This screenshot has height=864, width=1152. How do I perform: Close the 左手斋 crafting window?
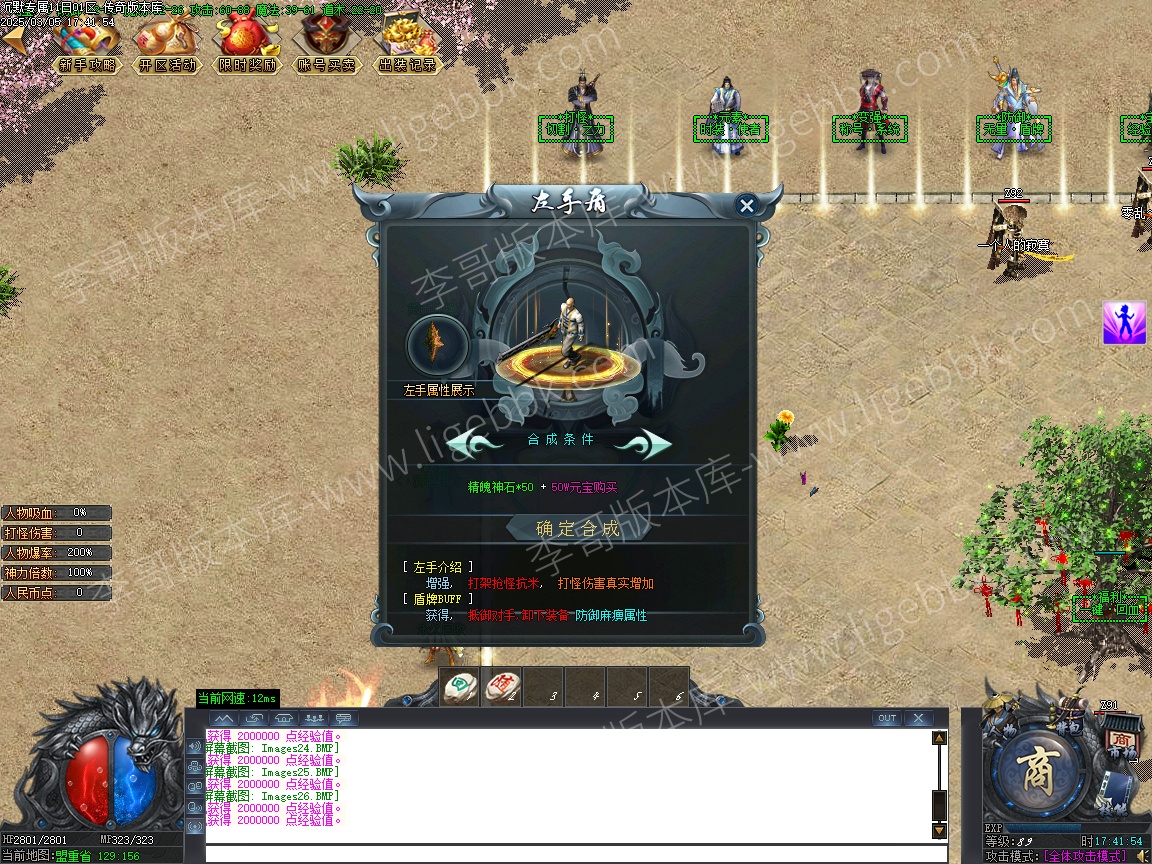746,206
